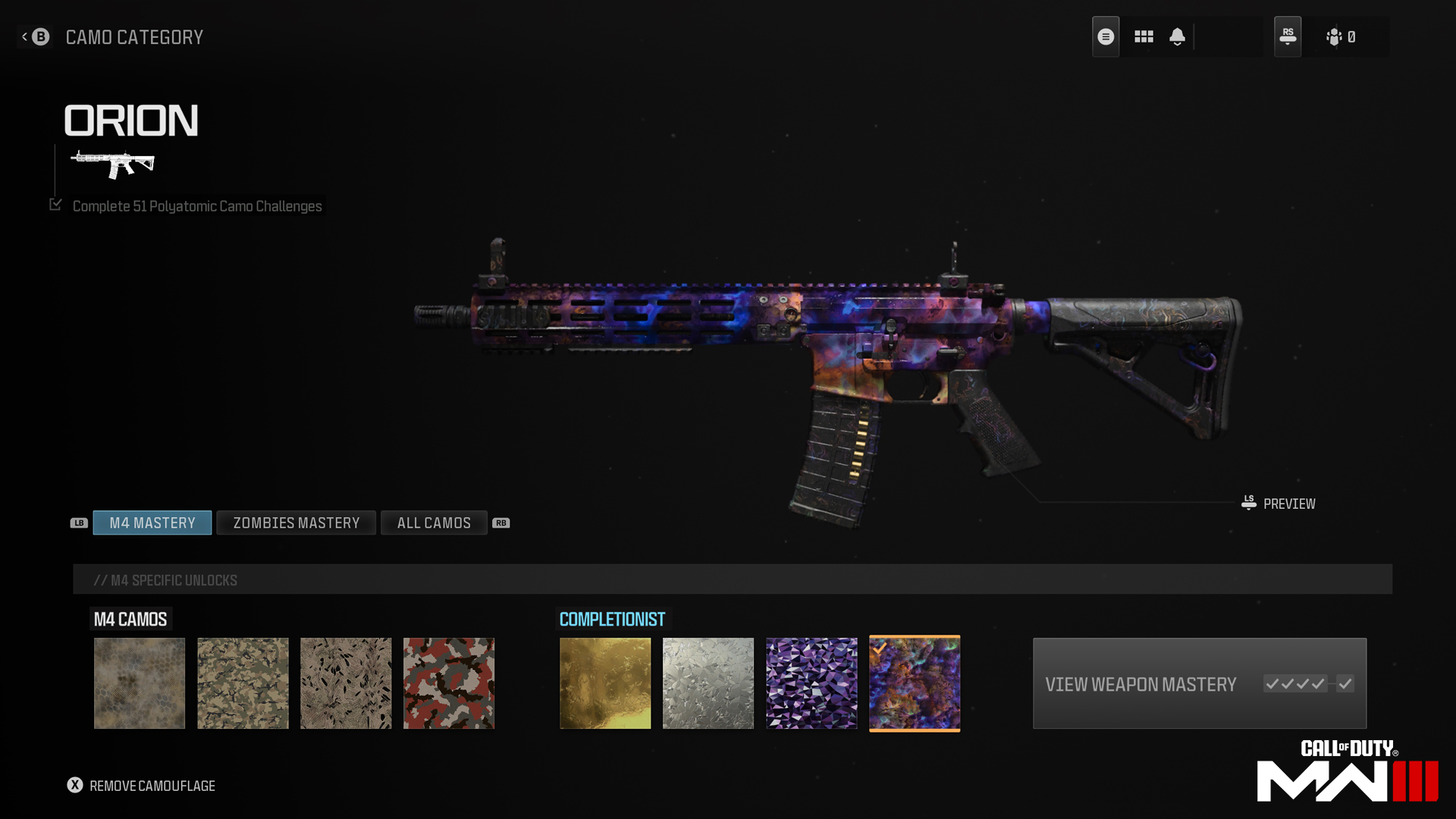The height and width of the screenshot is (819, 1456).
Task: Show the All Camos tab
Action: pyautogui.click(x=434, y=523)
